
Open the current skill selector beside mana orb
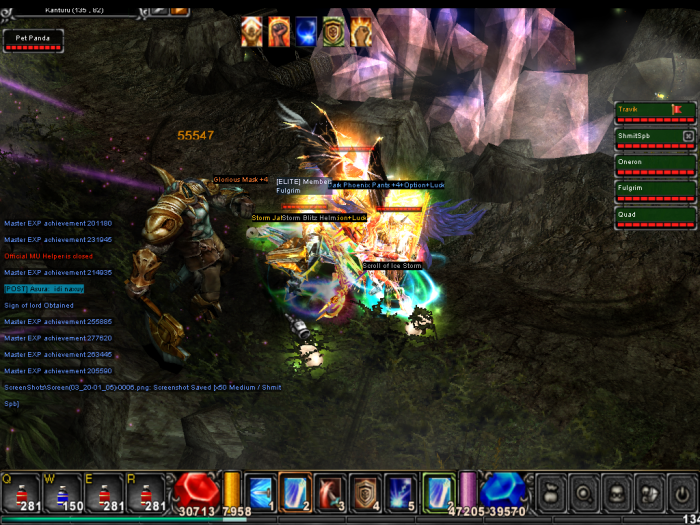click(437, 491)
